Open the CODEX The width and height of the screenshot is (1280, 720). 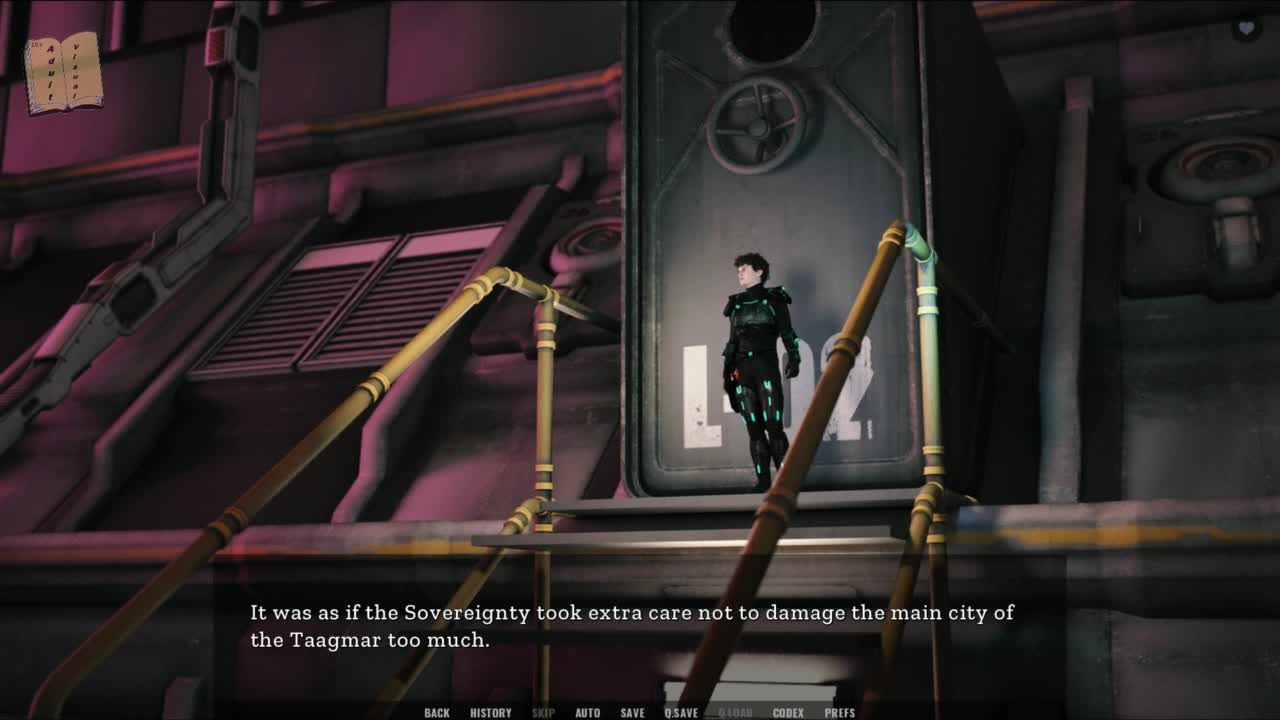coord(788,713)
